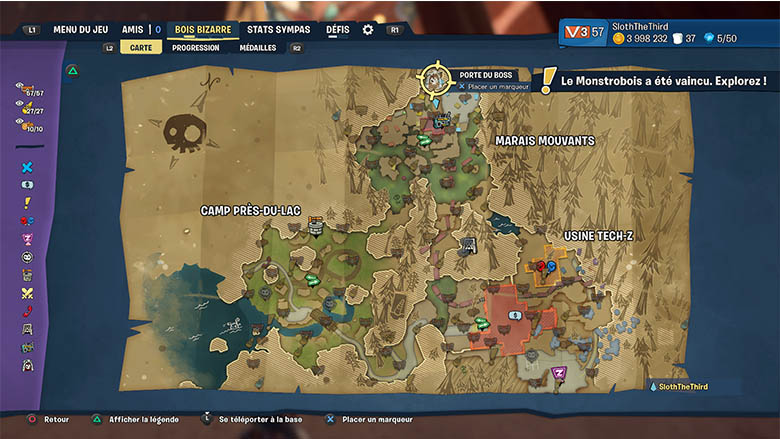Select the Carte sub-tab
The width and height of the screenshot is (780, 439).
coord(141,47)
